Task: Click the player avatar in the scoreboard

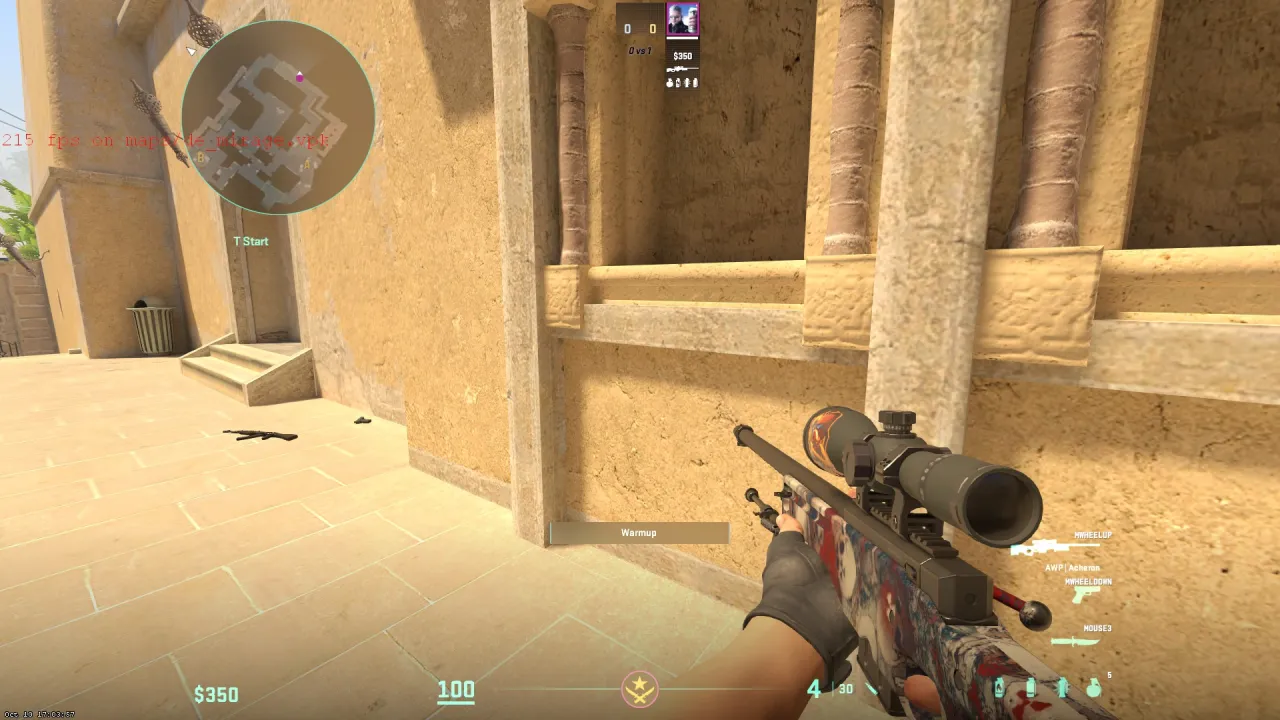Action: point(683,18)
